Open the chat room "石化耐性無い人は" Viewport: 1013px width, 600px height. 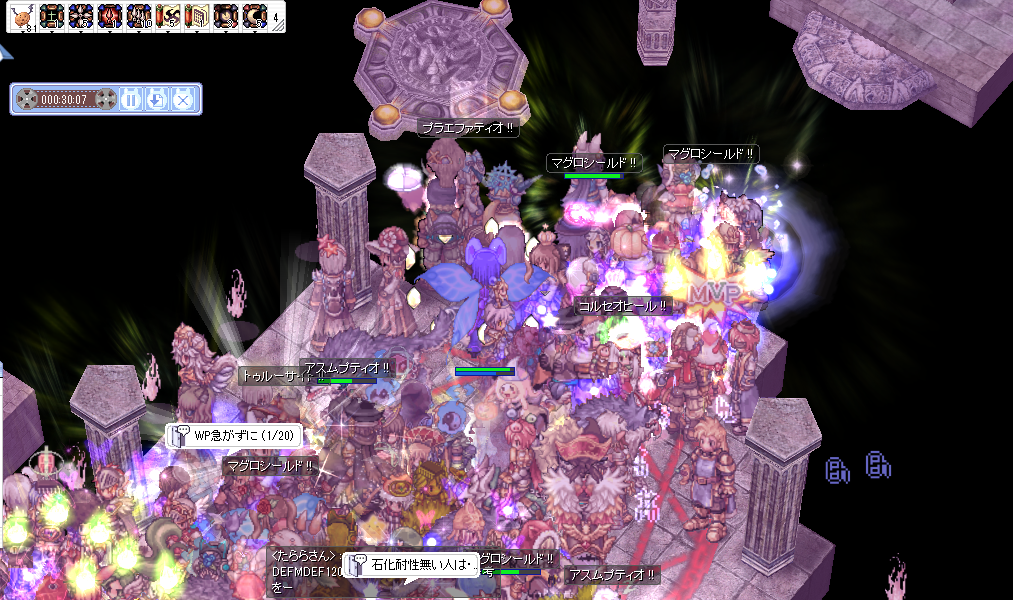tap(410, 565)
